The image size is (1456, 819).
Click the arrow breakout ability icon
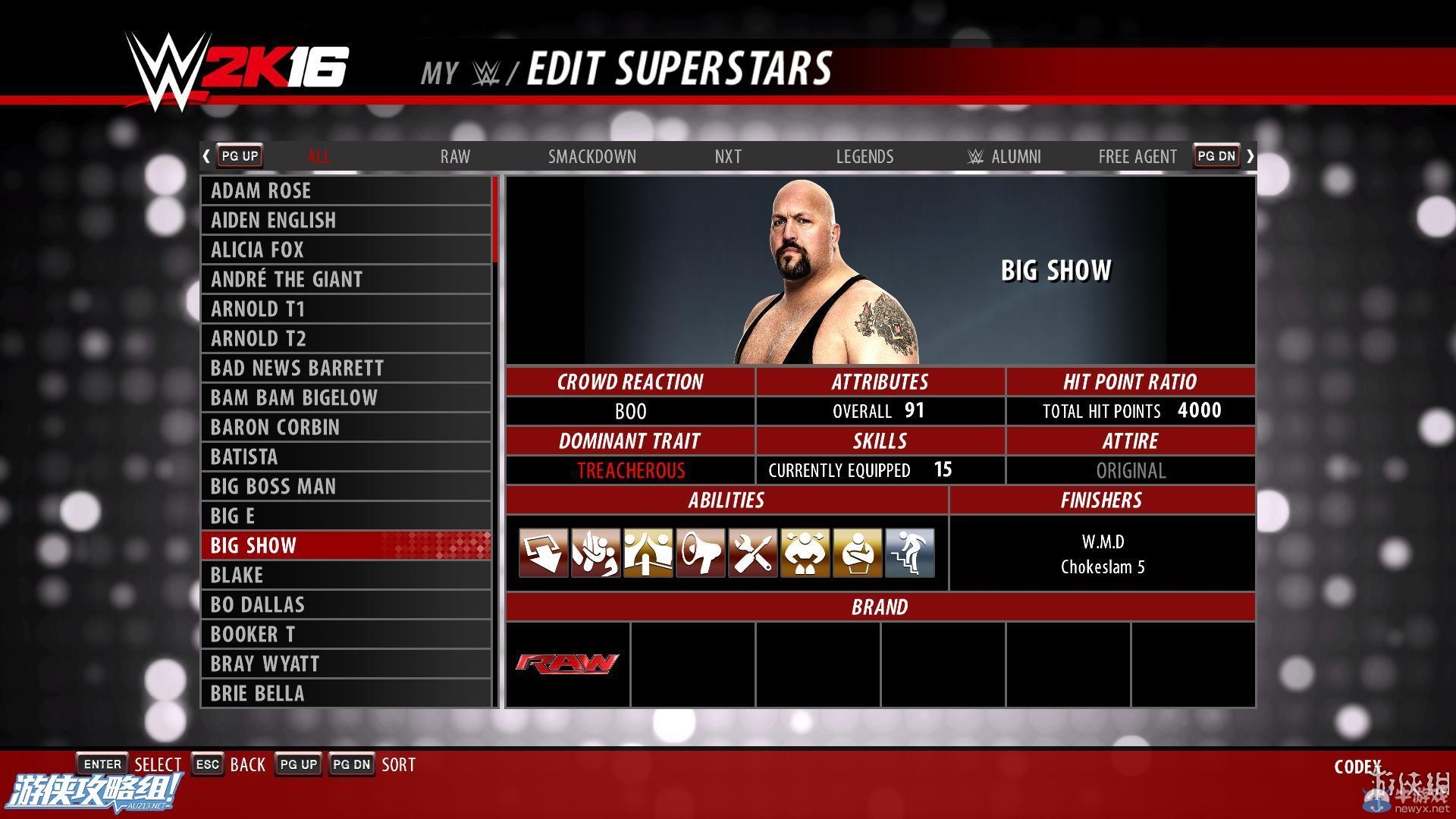pyautogui.click(x=543, y=552)
